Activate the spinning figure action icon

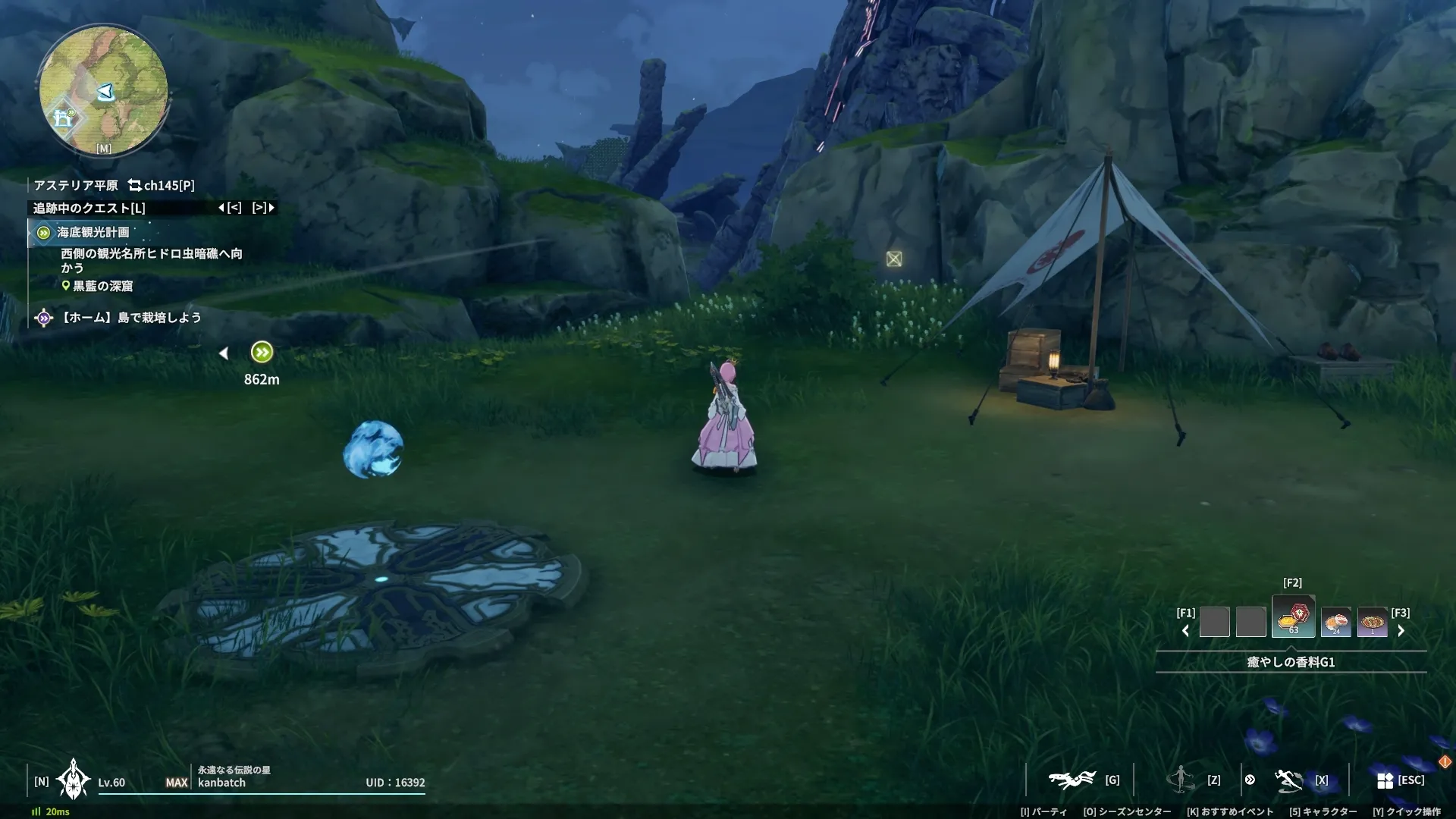(x=1181, y=779)
